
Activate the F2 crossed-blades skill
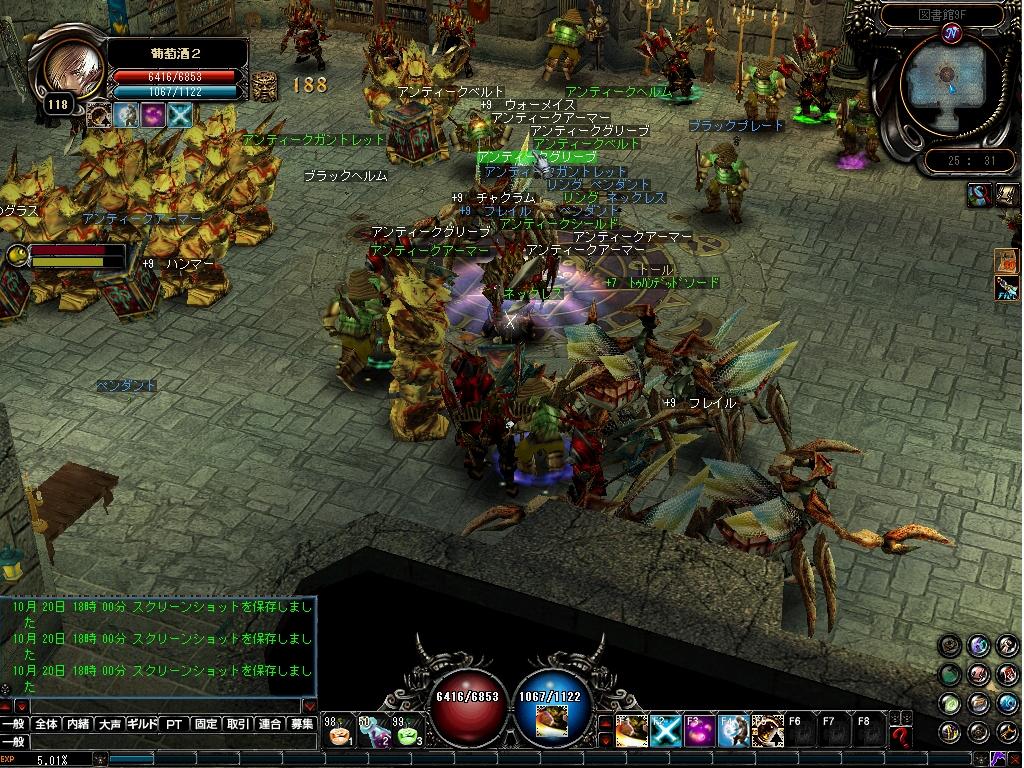[x=665, y=731]
